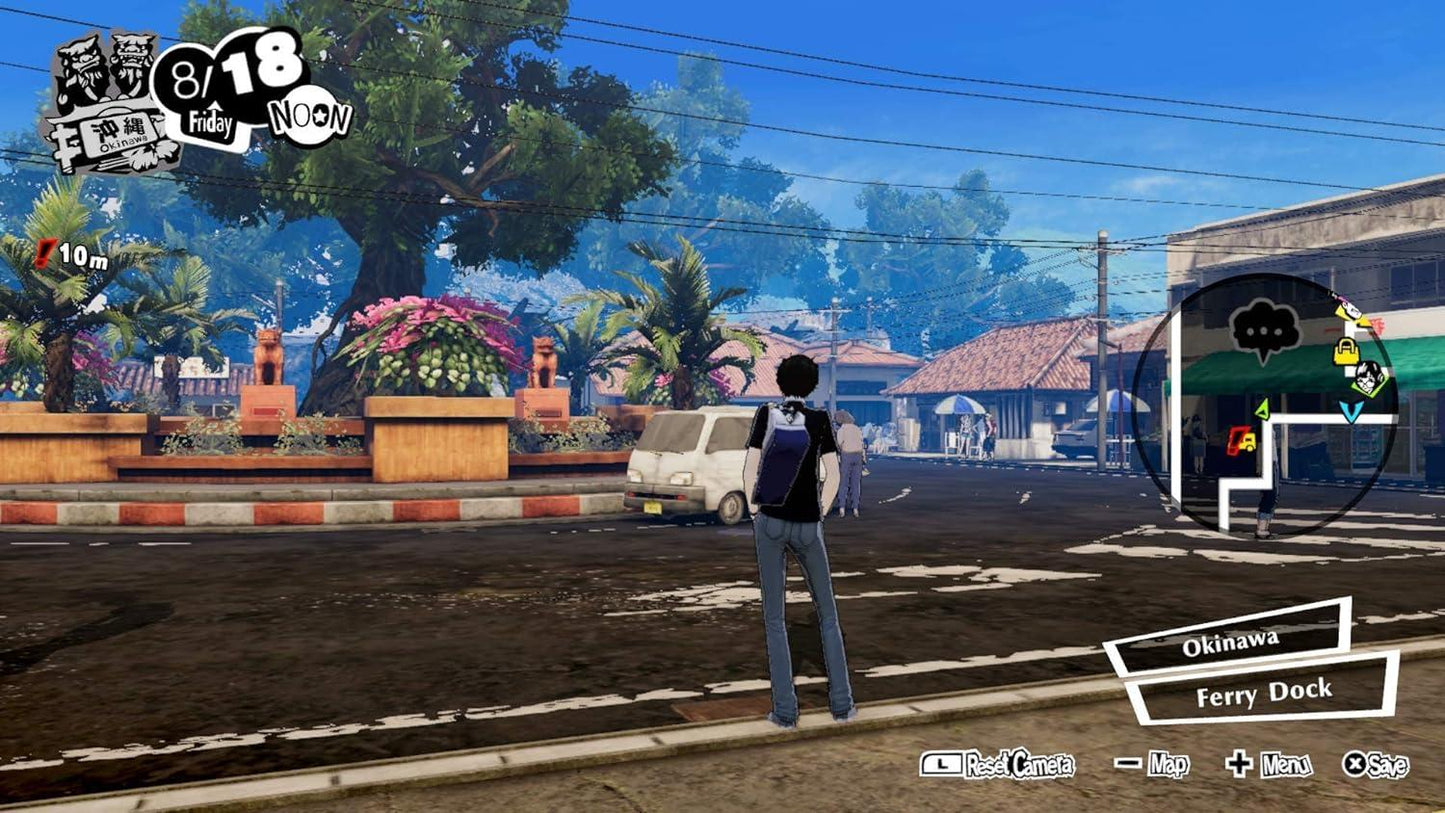The height and width of the screenshot is (813, 1445).
Task: Click the party member portrait icon on minimap
Action: 1367,378
